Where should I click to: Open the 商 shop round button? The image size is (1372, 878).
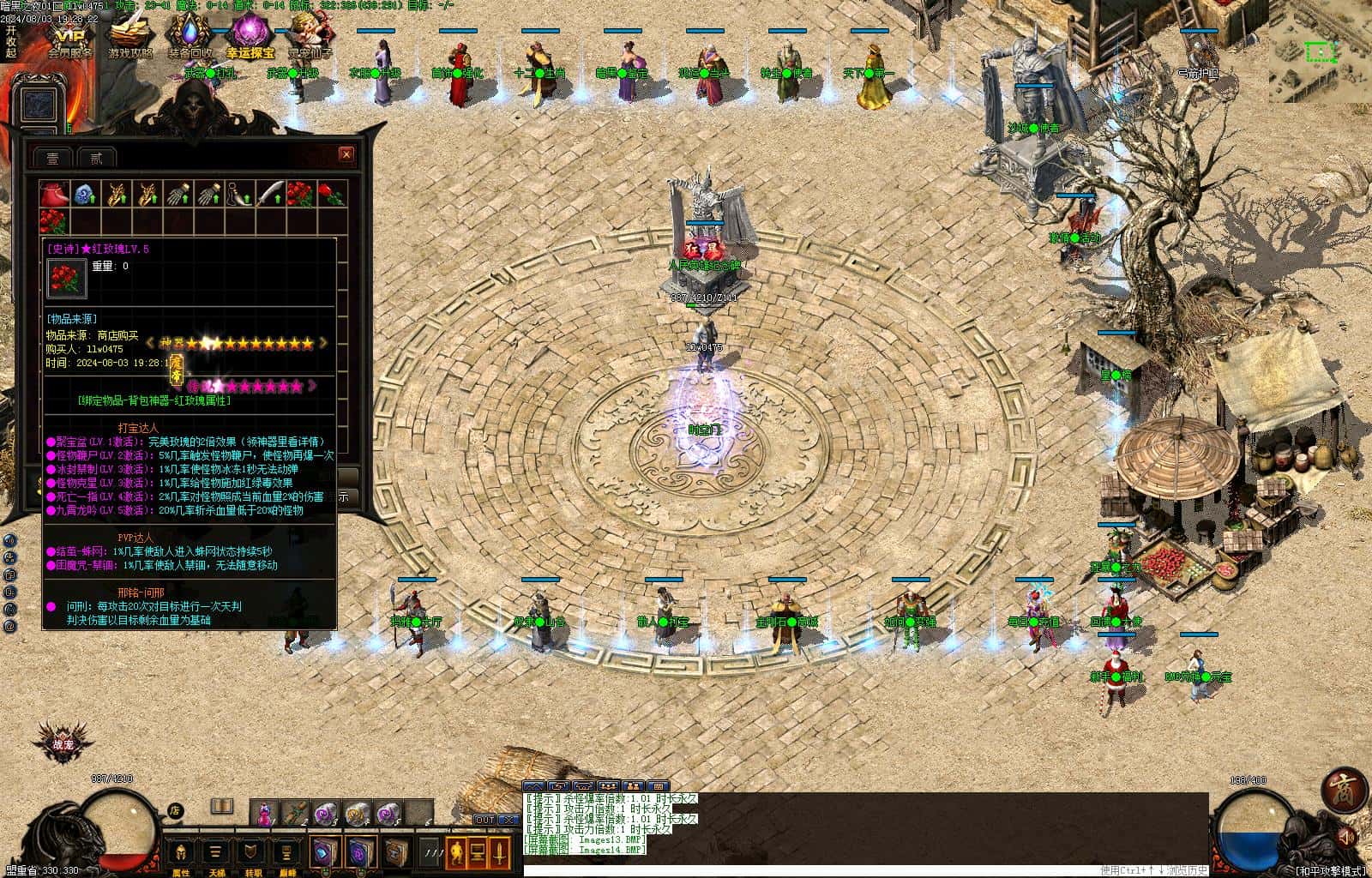(x=1344, y=791)
